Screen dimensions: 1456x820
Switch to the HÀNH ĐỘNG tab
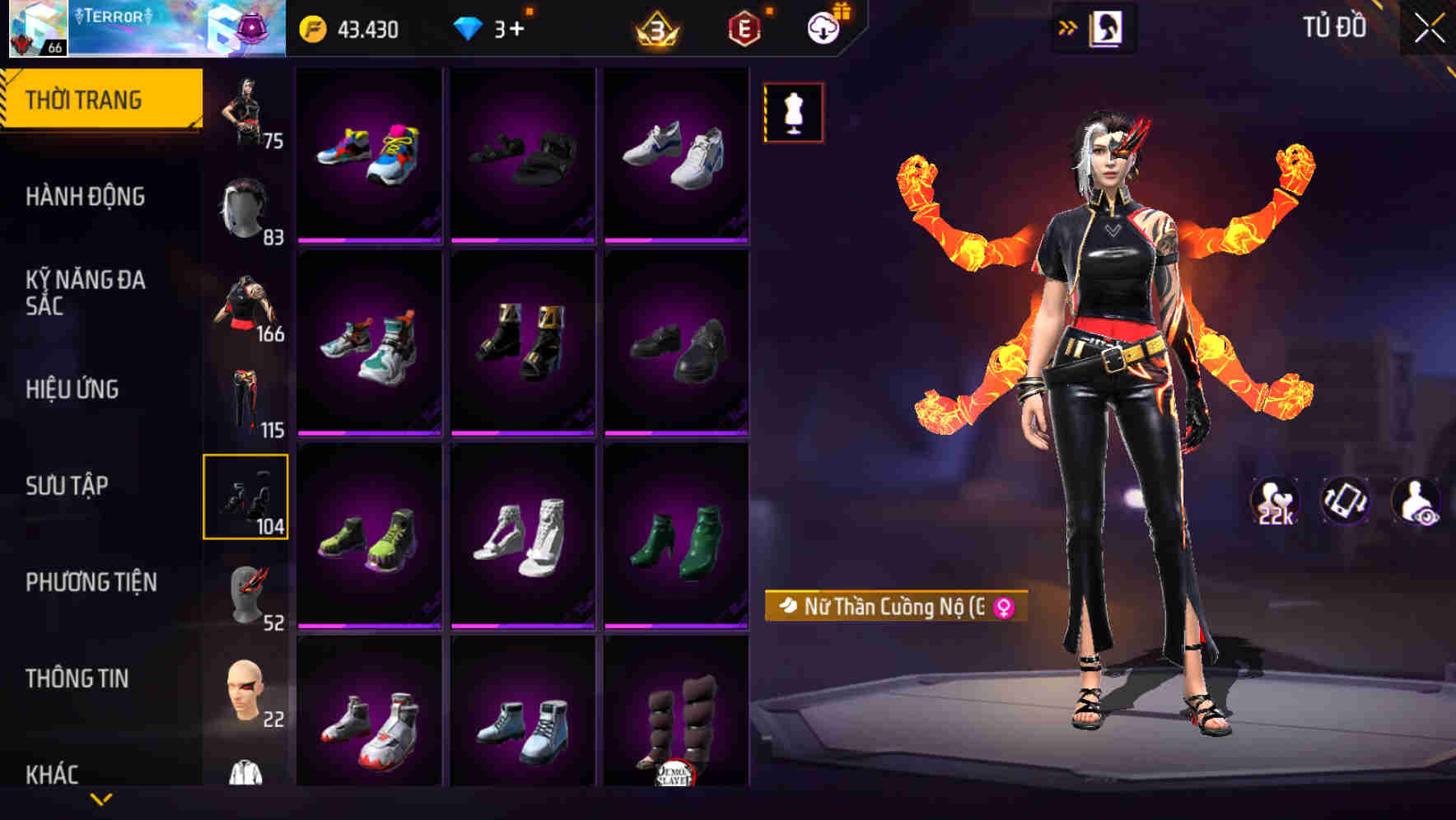[x=85, y=197]
